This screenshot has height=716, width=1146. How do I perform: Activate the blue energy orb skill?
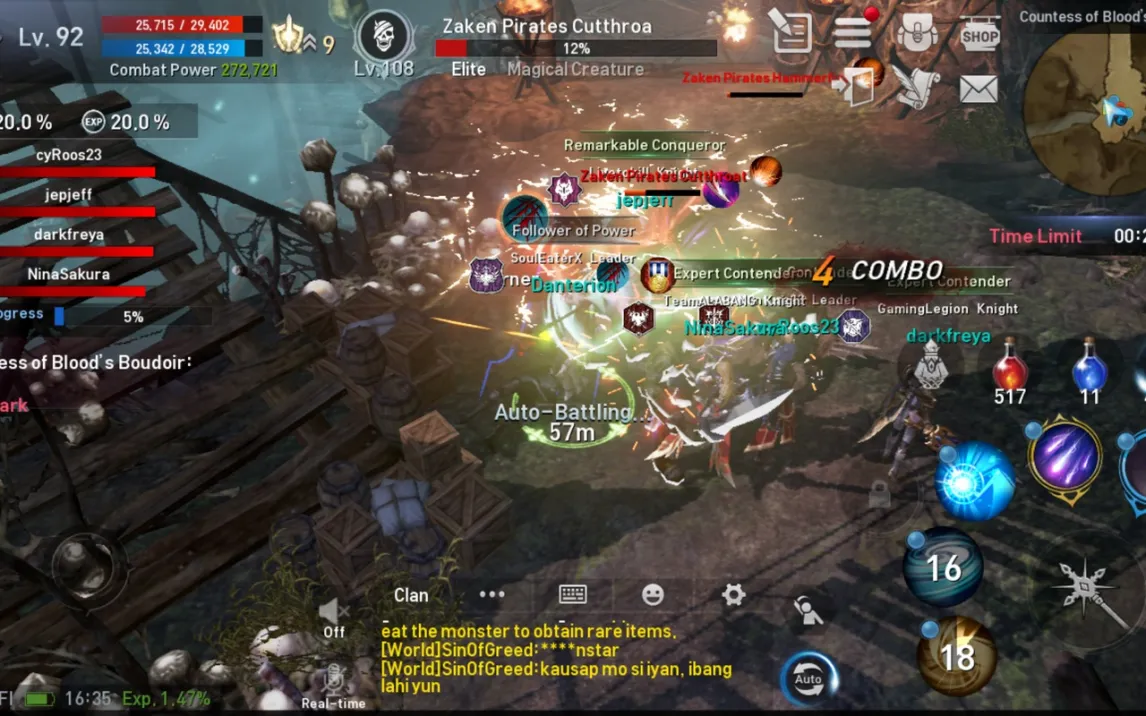tap(975, 483)
